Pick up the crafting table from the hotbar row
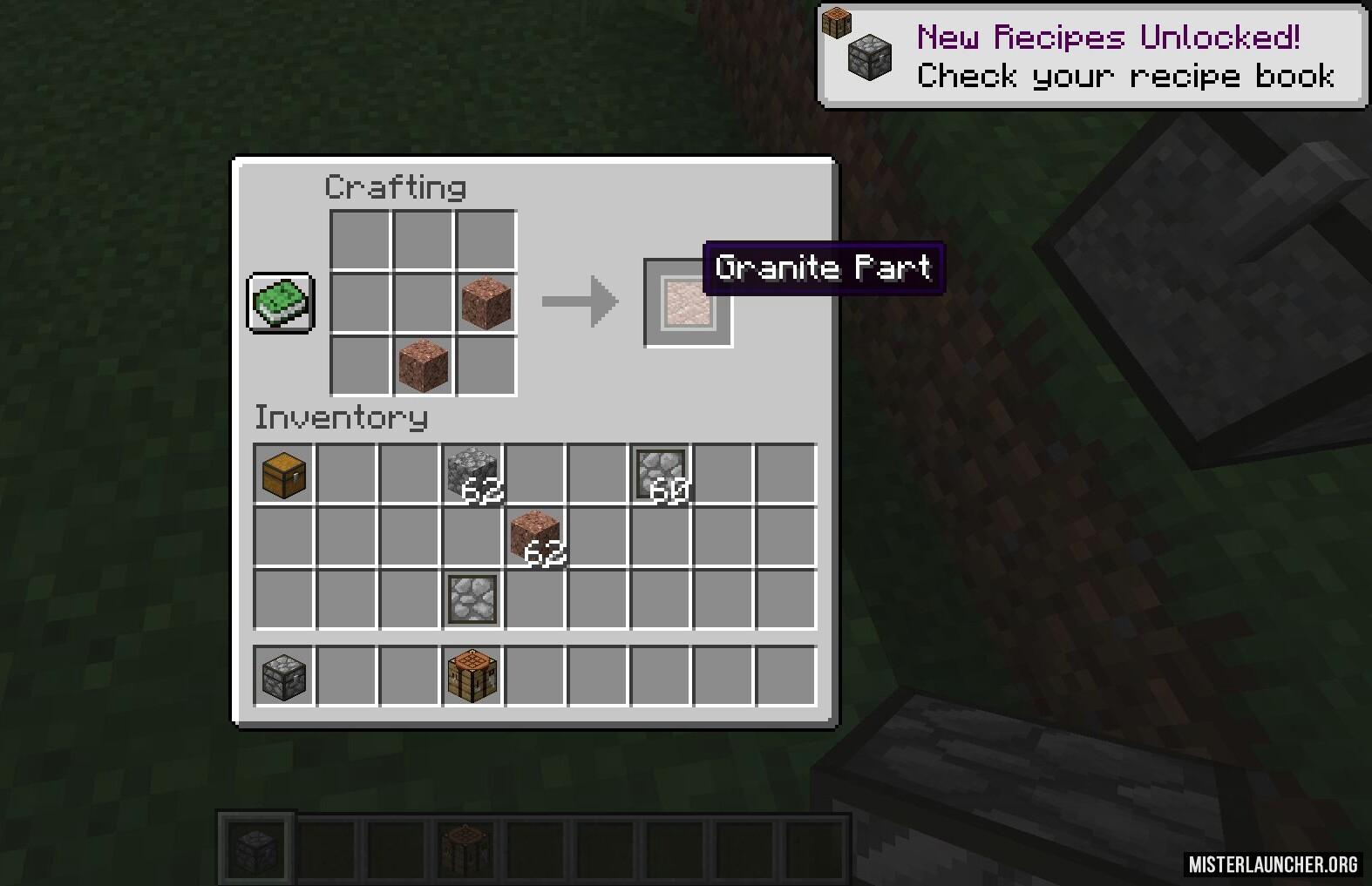Image resolution: width=1372 pixels, height=886 pixels. tap(472, 676)
